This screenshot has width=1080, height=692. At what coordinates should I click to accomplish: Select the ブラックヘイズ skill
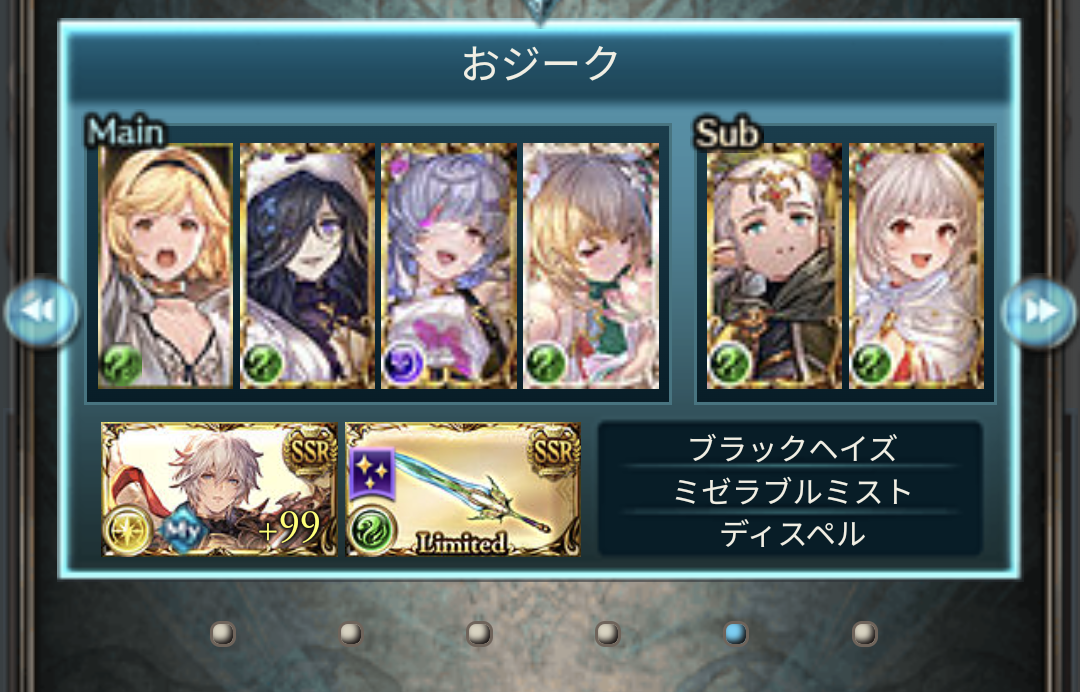click(x=790, y=449)
